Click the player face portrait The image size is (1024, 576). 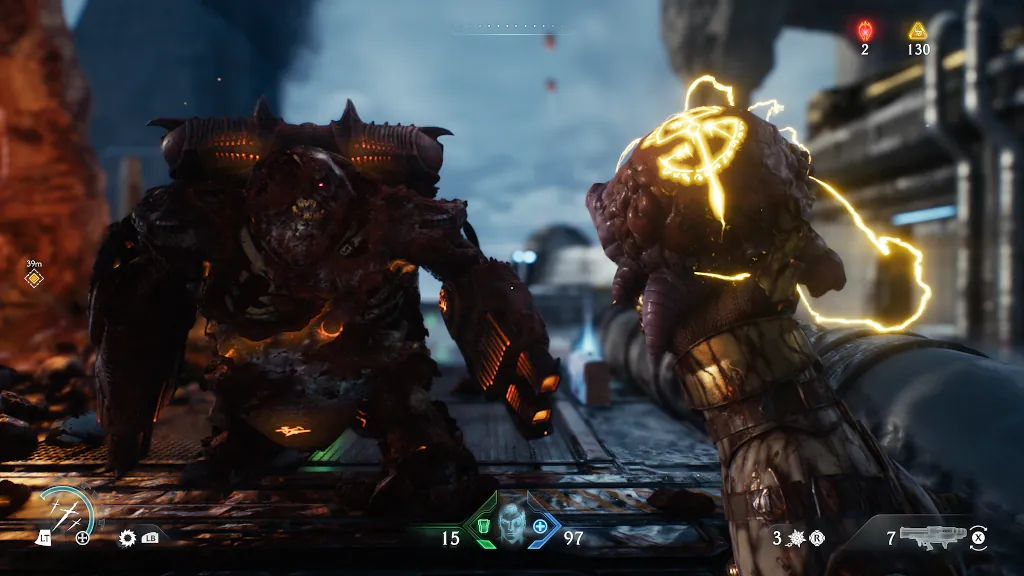pos(512,522)
